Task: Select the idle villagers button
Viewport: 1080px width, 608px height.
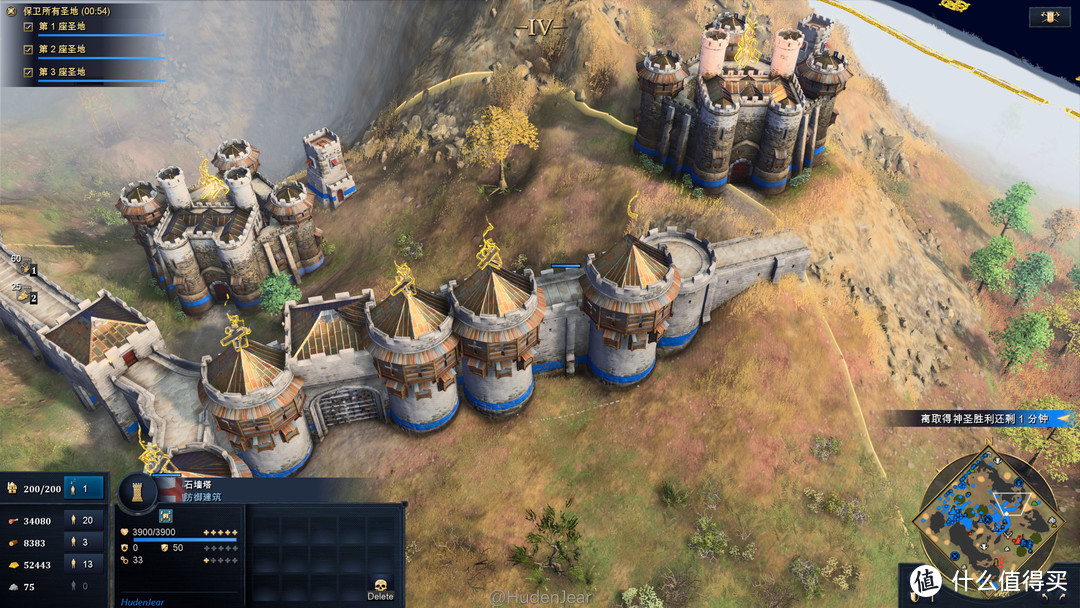Action: click(84, 488)
